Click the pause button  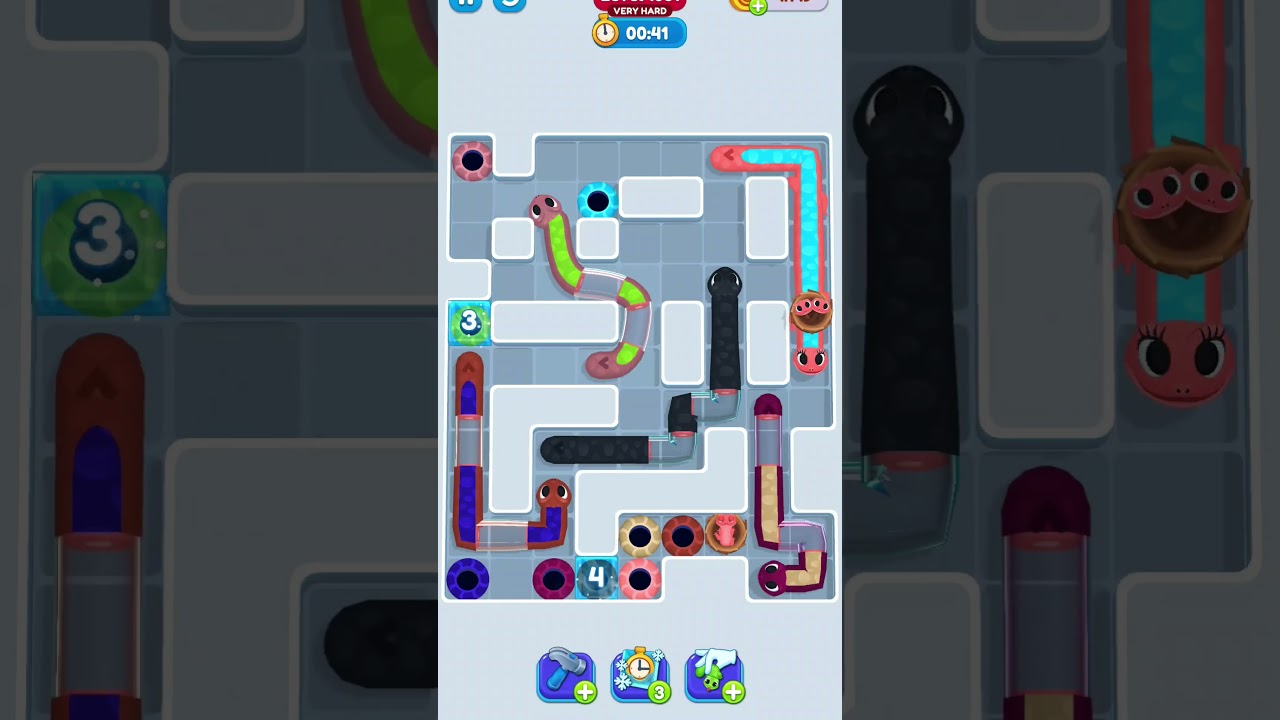466,3
